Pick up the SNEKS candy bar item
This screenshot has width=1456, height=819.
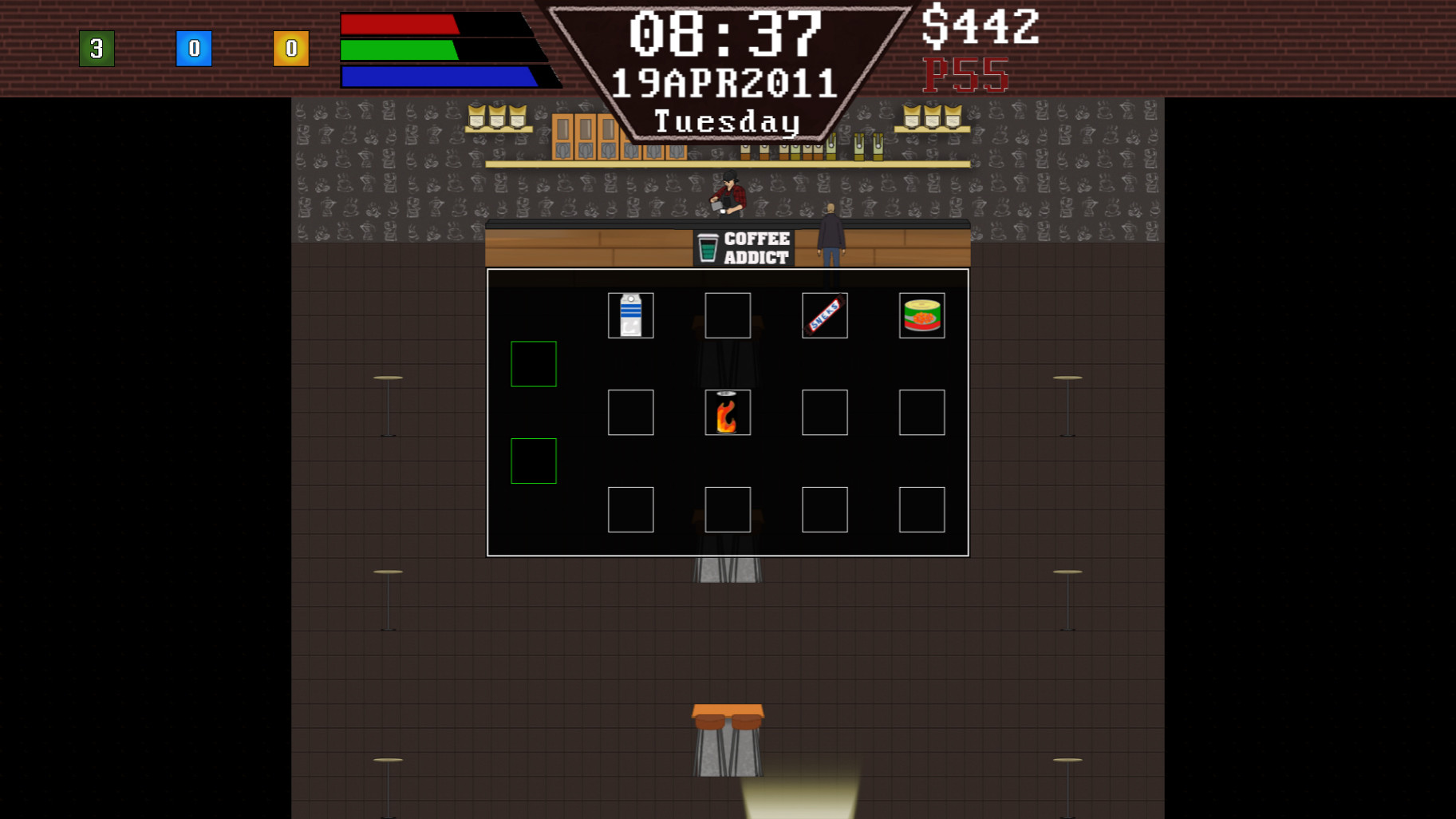click(x=824, y=315)
